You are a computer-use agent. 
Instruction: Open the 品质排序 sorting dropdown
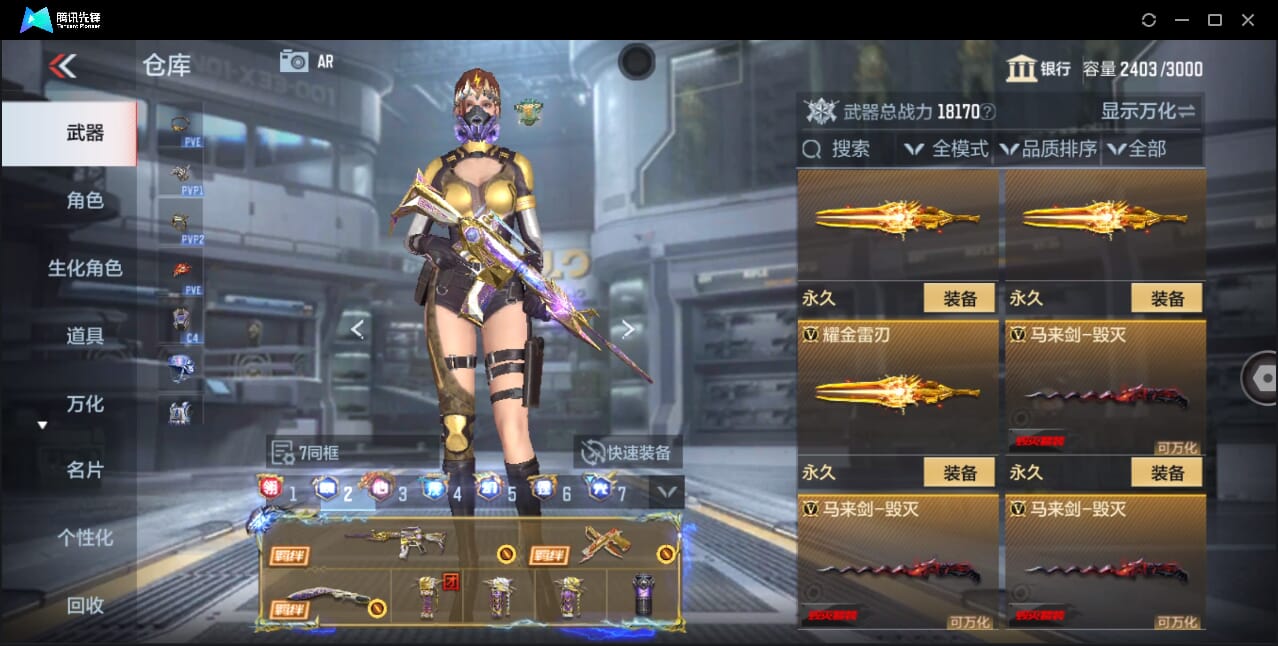1048,149
